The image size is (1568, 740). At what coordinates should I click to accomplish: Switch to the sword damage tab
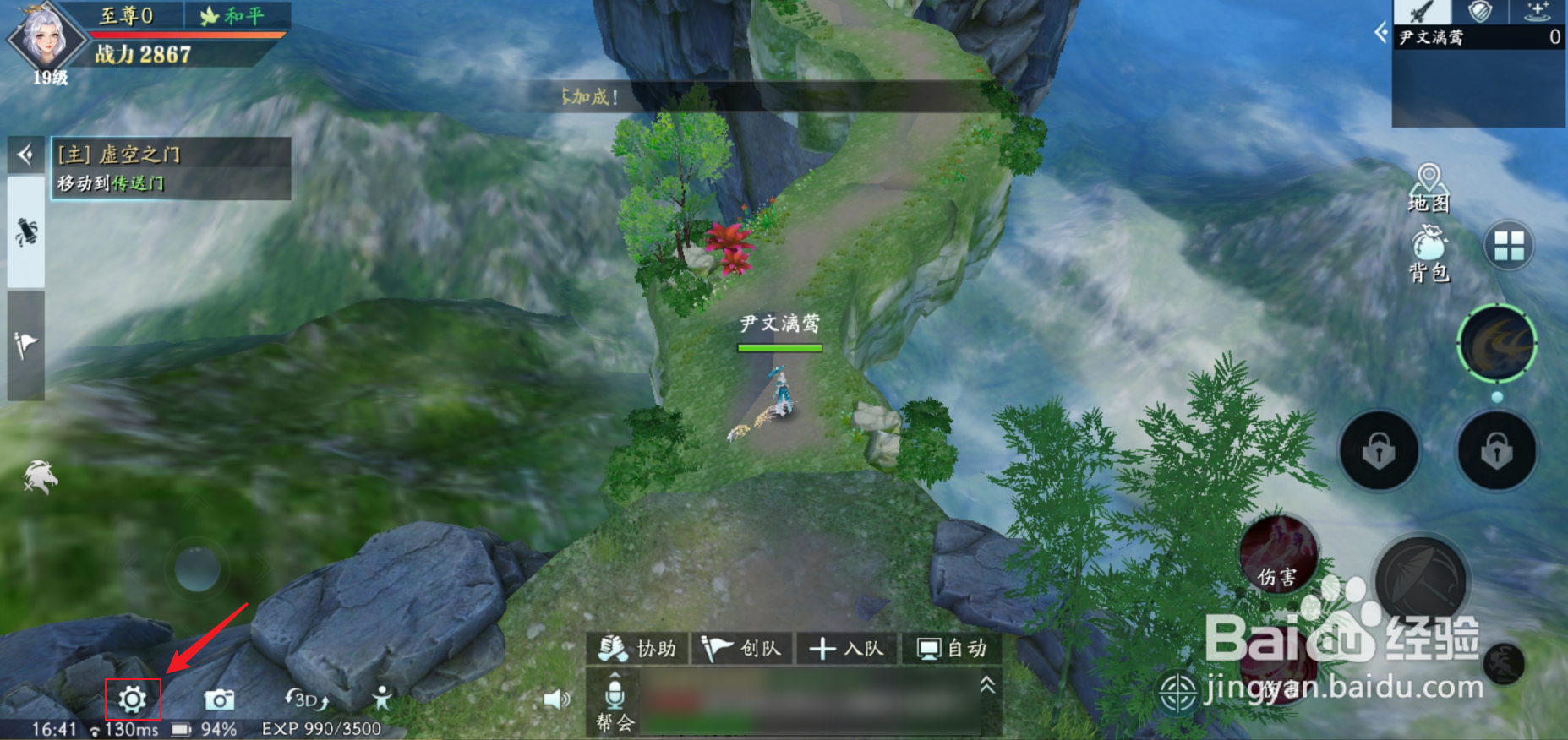[1423, 12]
